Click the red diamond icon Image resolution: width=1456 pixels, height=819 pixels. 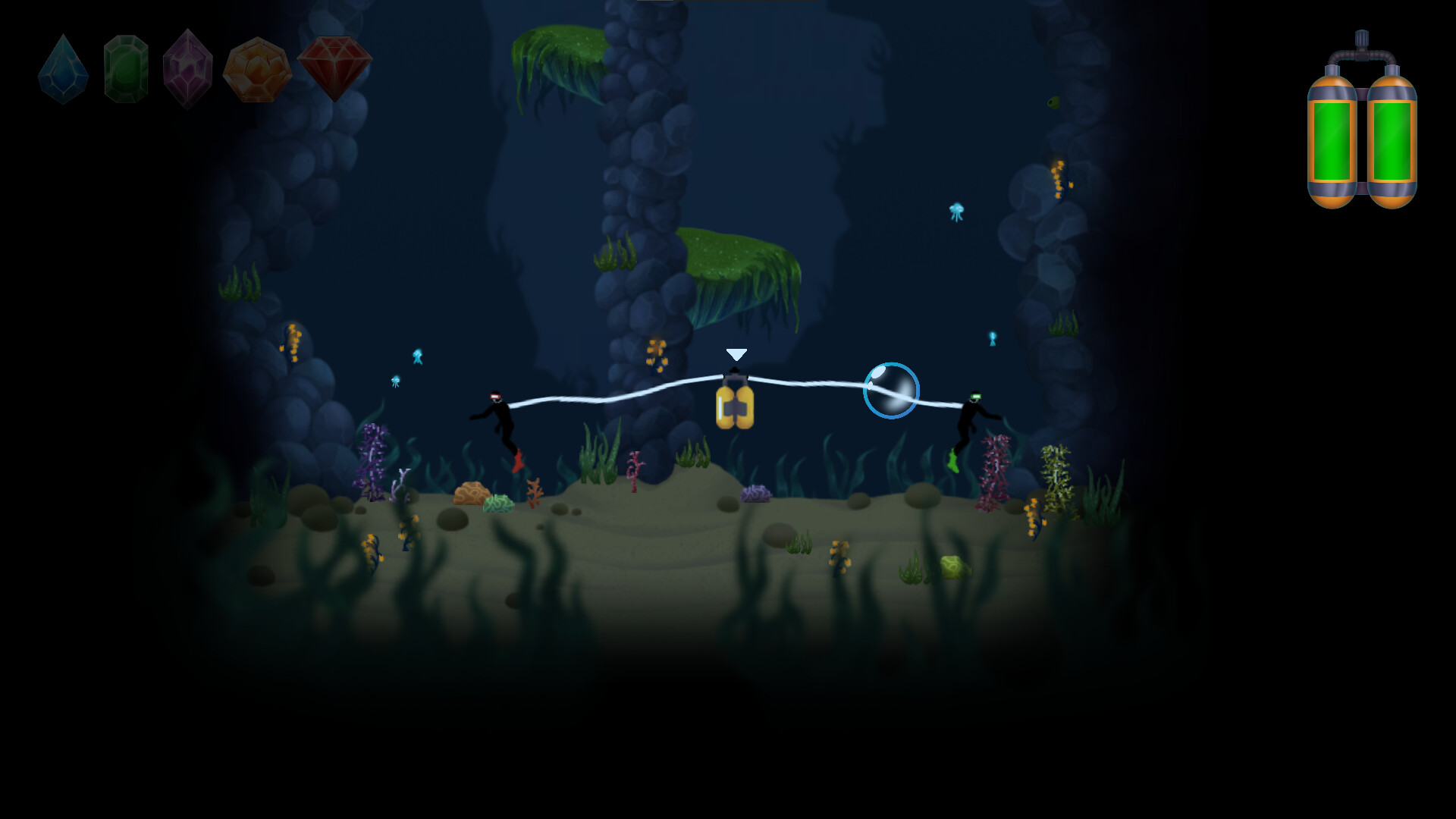(336, 67)
